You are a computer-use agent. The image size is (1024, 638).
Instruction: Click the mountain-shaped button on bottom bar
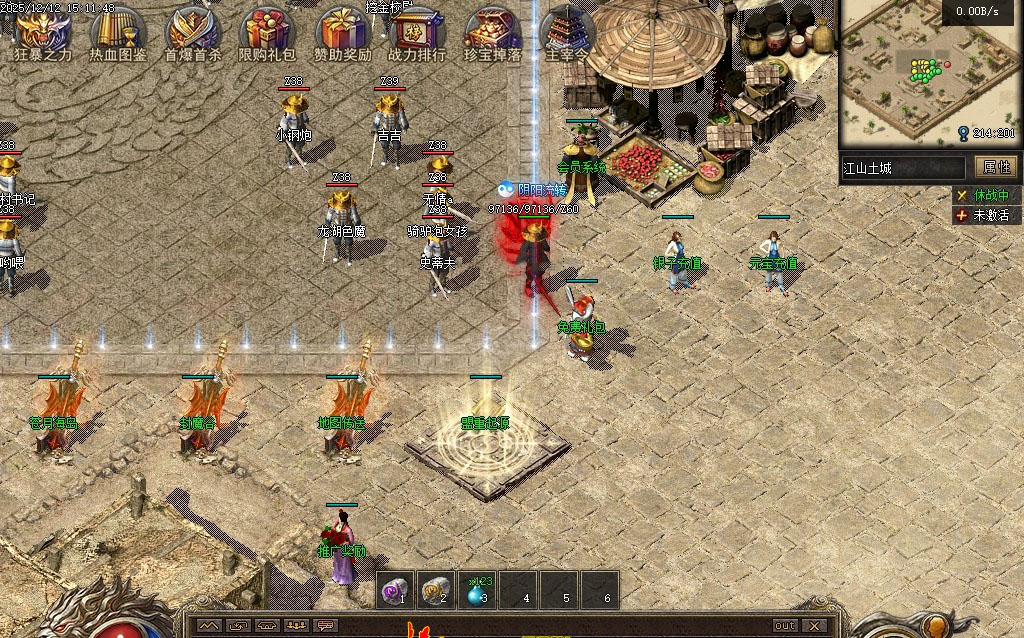(209, 626)
